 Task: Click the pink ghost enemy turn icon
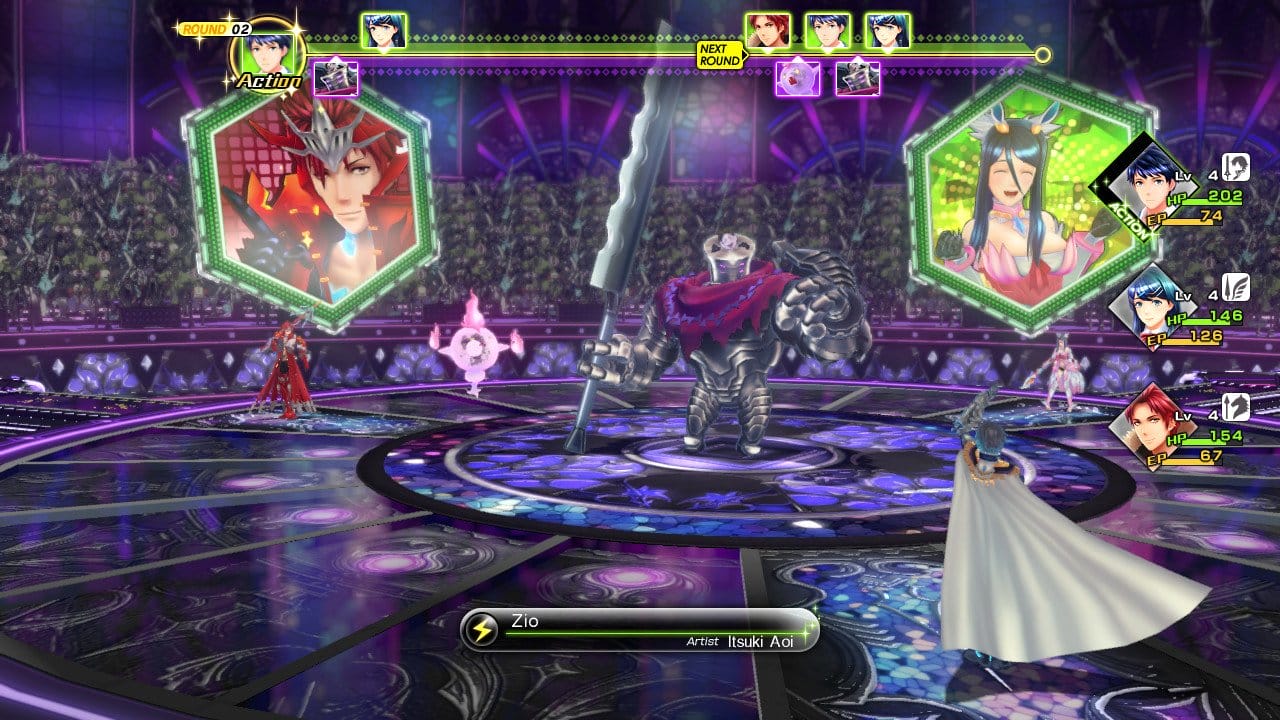(x=798, y=78)
